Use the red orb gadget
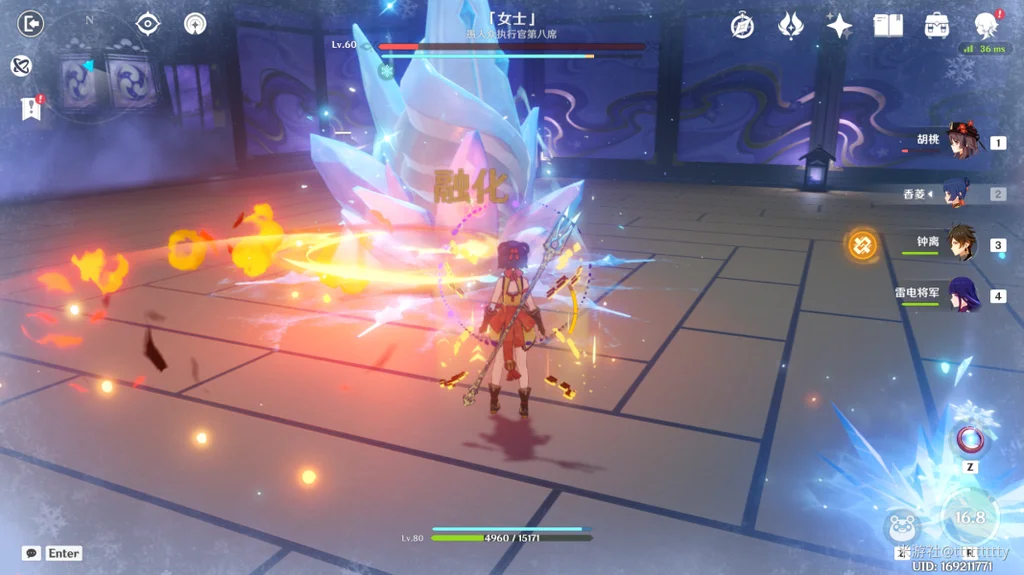The width and height of the screenshot is (1024, 575). click(969, 439)
